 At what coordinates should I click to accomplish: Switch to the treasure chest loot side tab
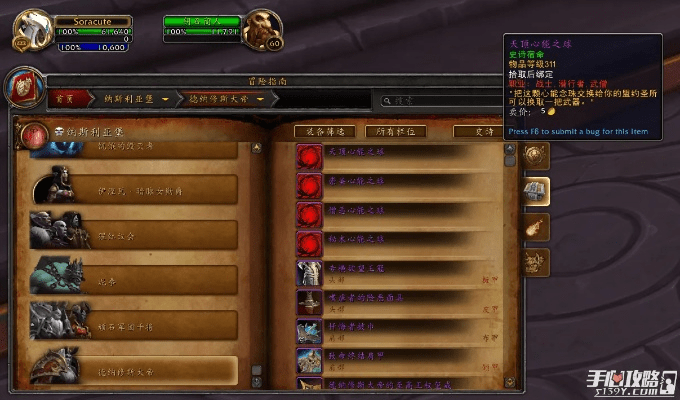[537, 190]
